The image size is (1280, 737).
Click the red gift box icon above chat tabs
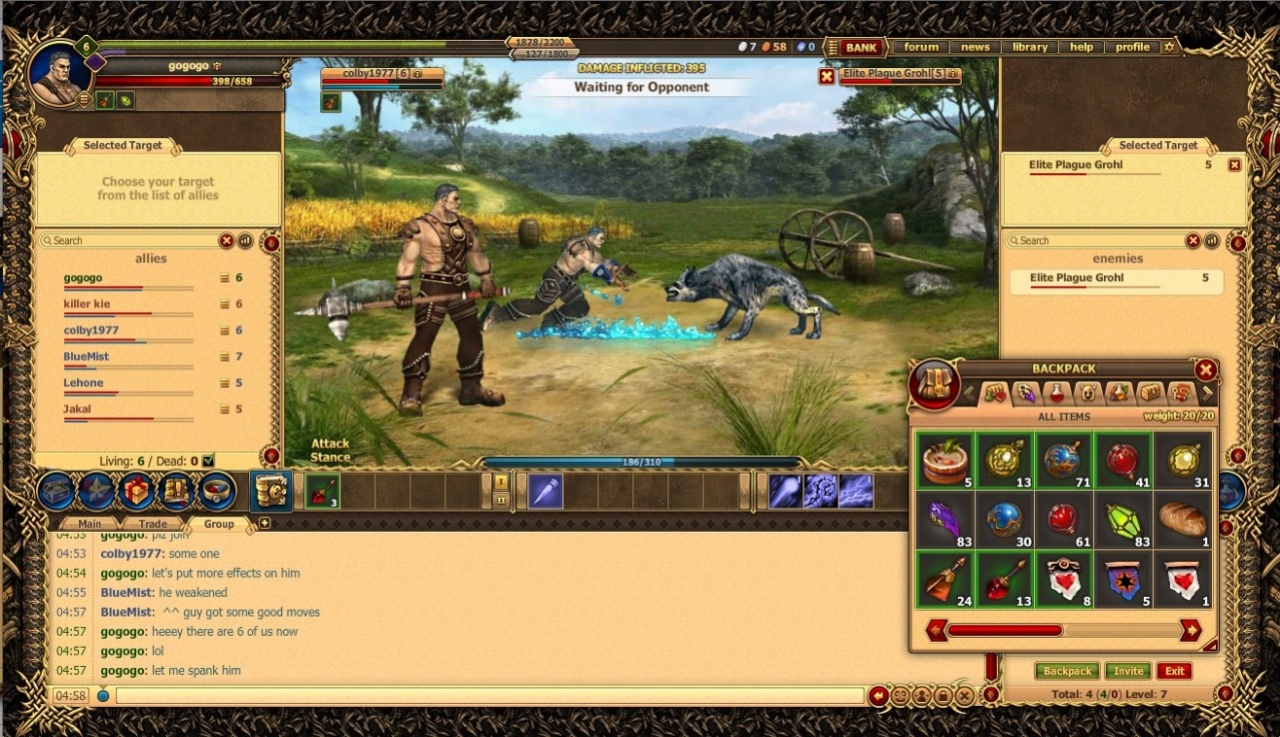(x=135, y=491)
